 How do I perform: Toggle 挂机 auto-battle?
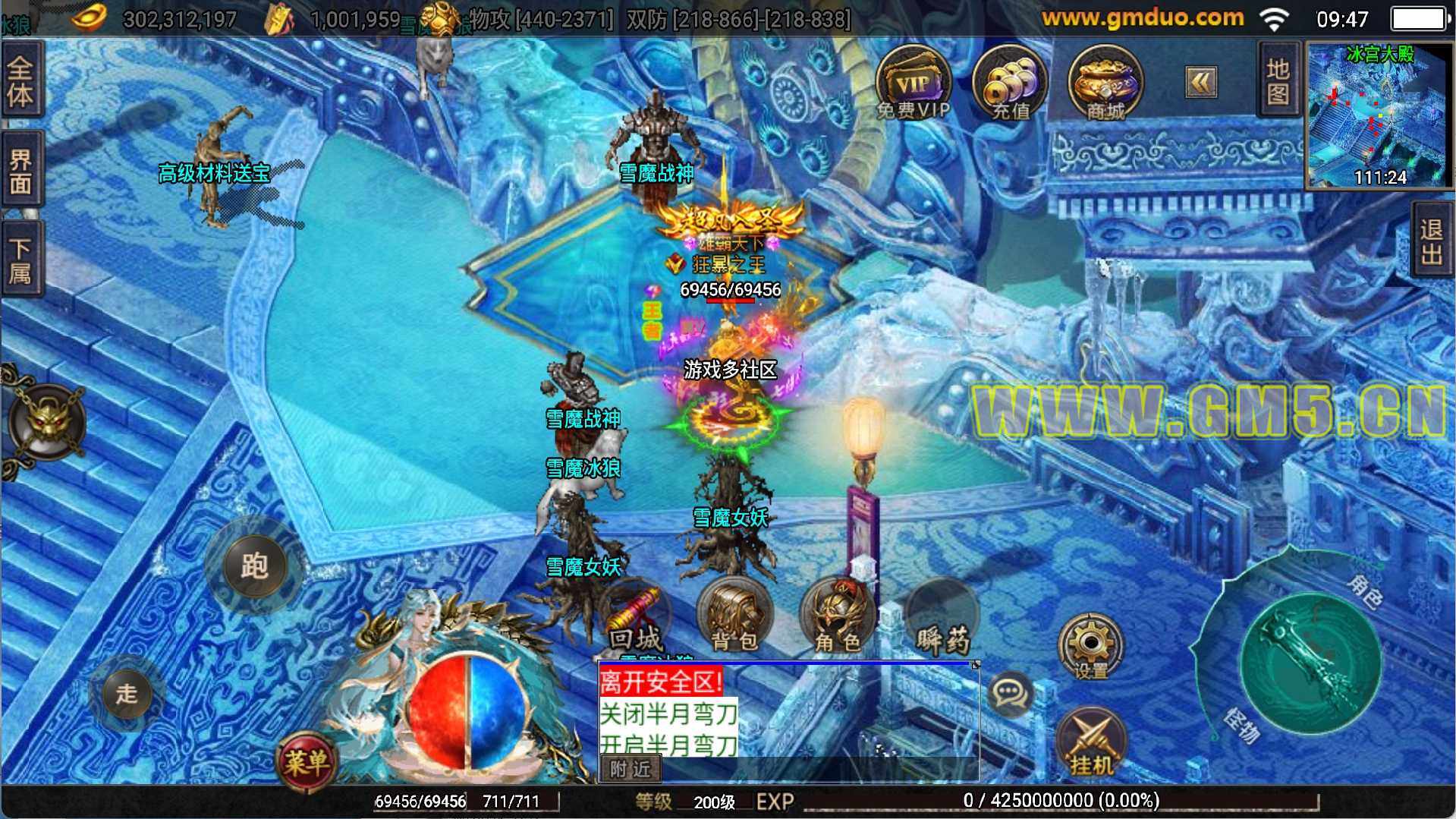1092,744
